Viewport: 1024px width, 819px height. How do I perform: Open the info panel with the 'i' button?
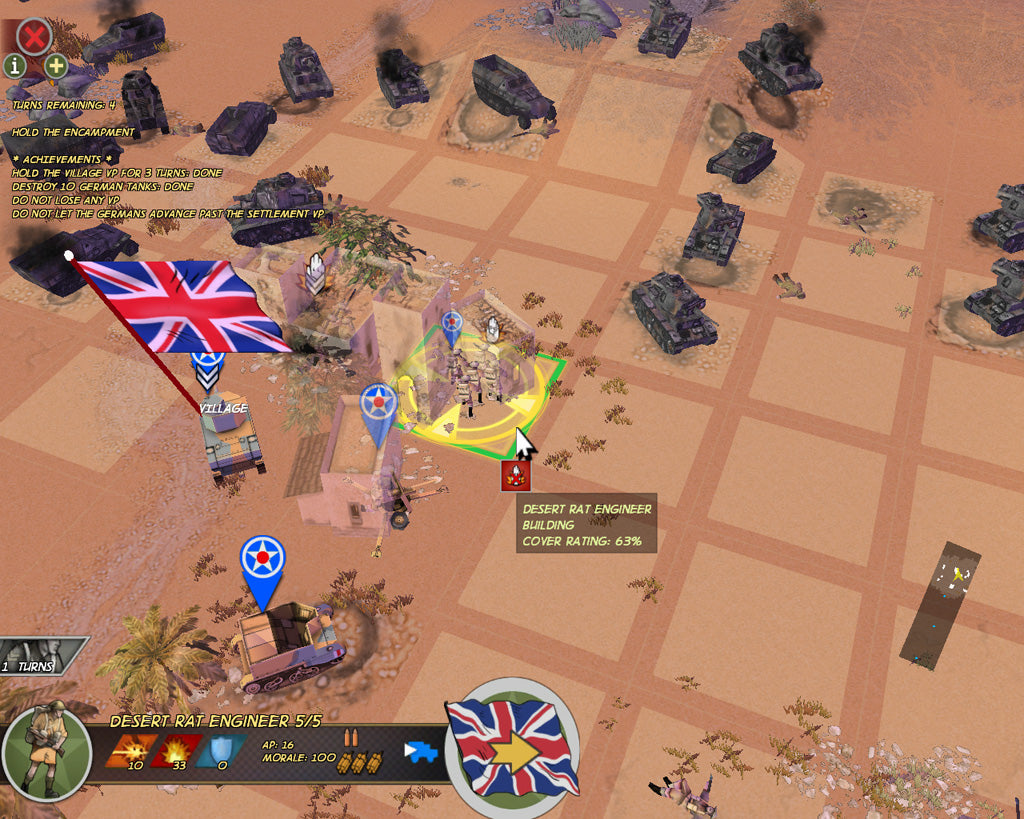(15, 67)
